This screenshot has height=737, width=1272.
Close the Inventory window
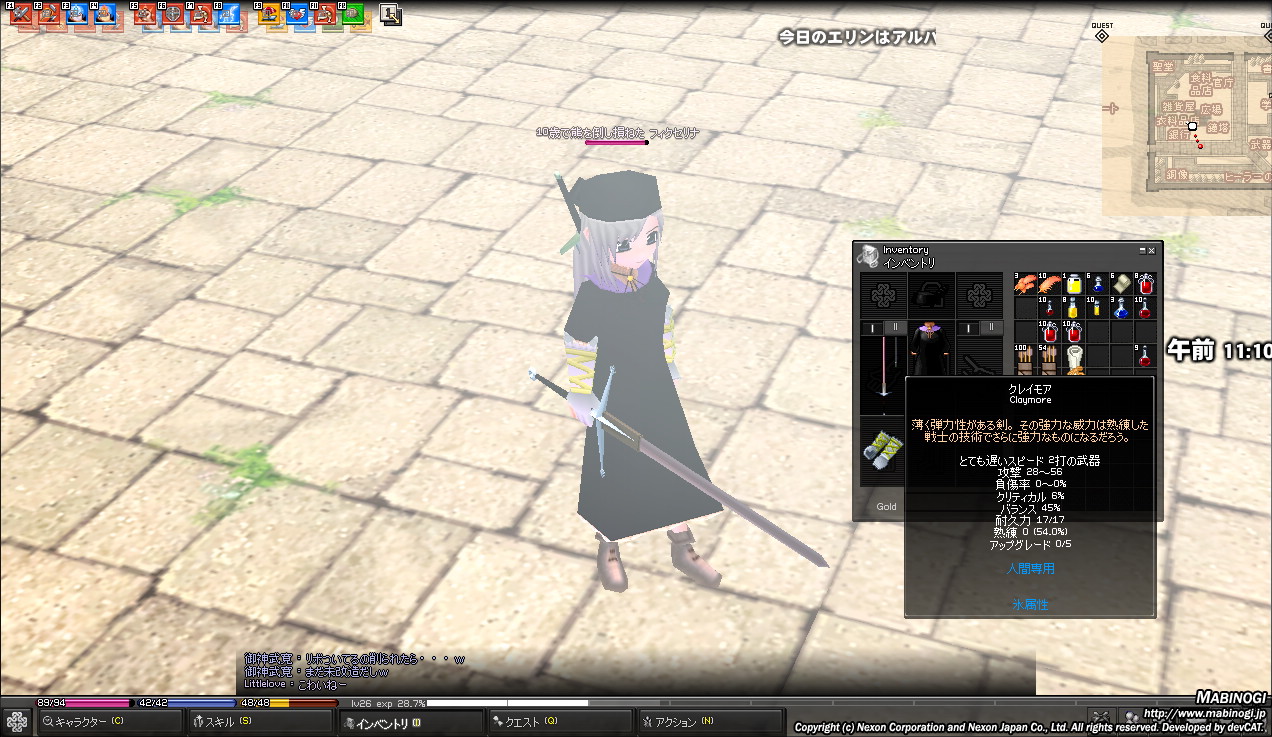click(x=1152, y=250)
